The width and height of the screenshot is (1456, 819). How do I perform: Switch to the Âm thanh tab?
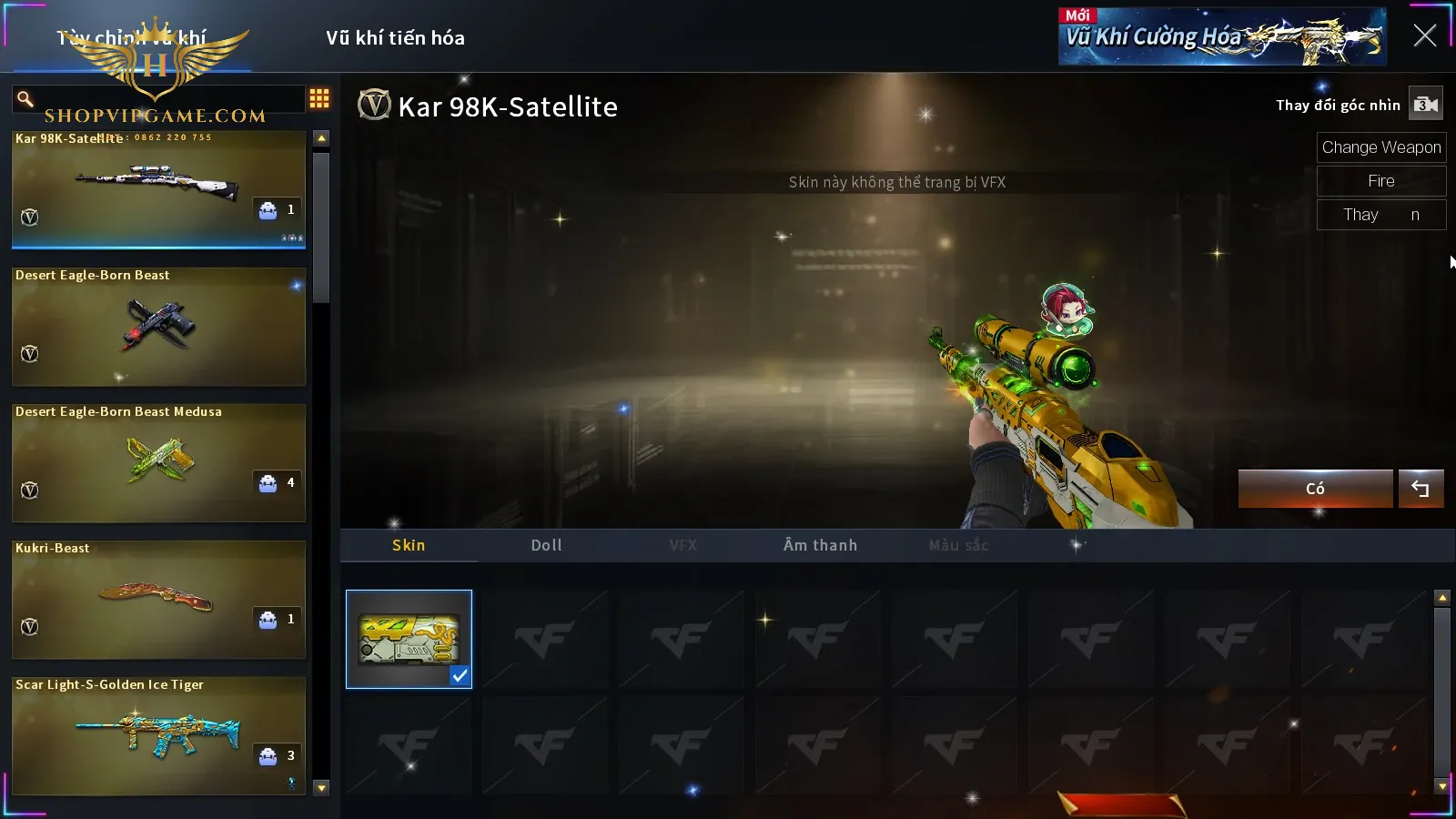[x=820, y=545]
